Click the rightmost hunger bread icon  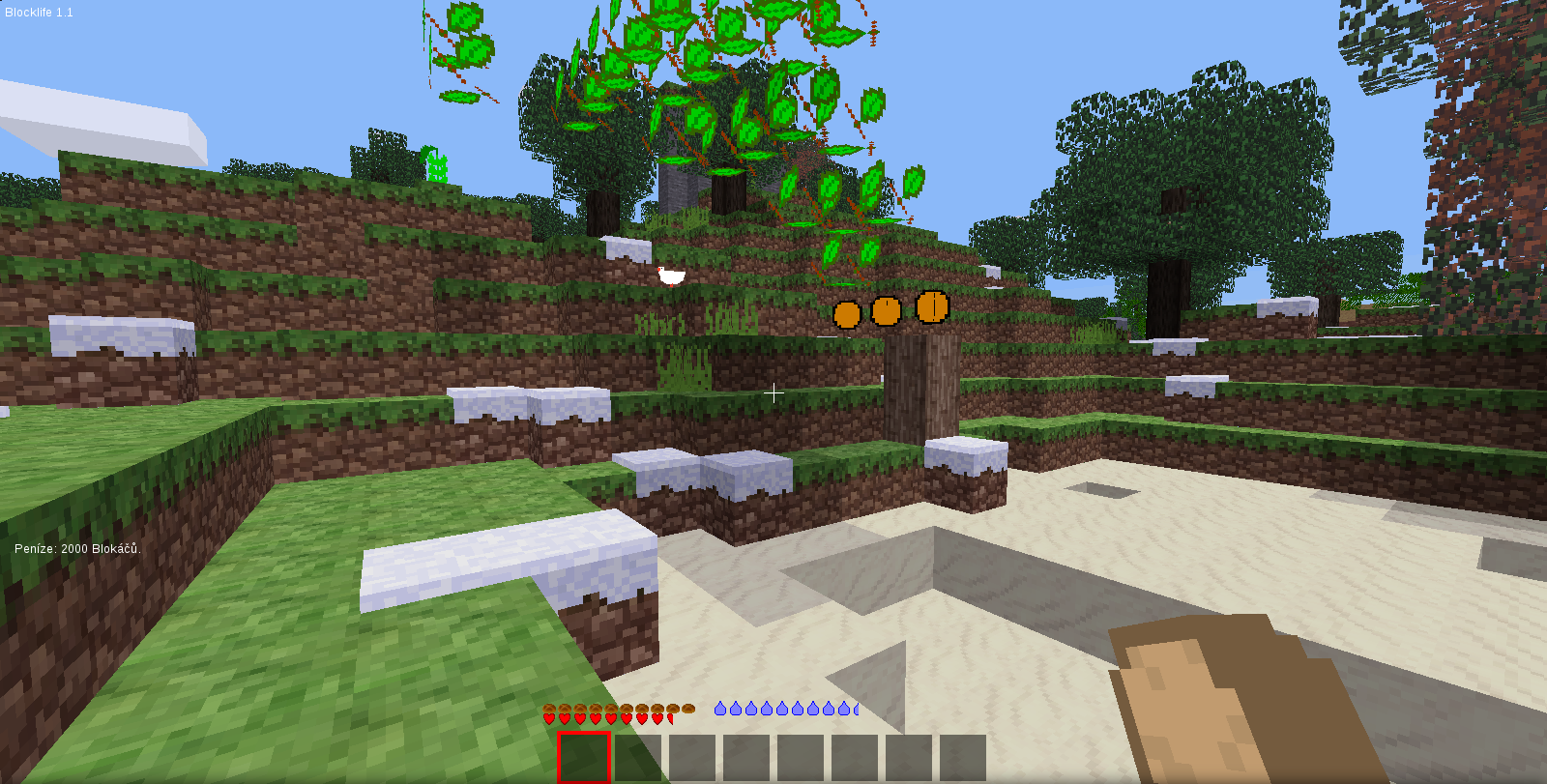point(689,710)
